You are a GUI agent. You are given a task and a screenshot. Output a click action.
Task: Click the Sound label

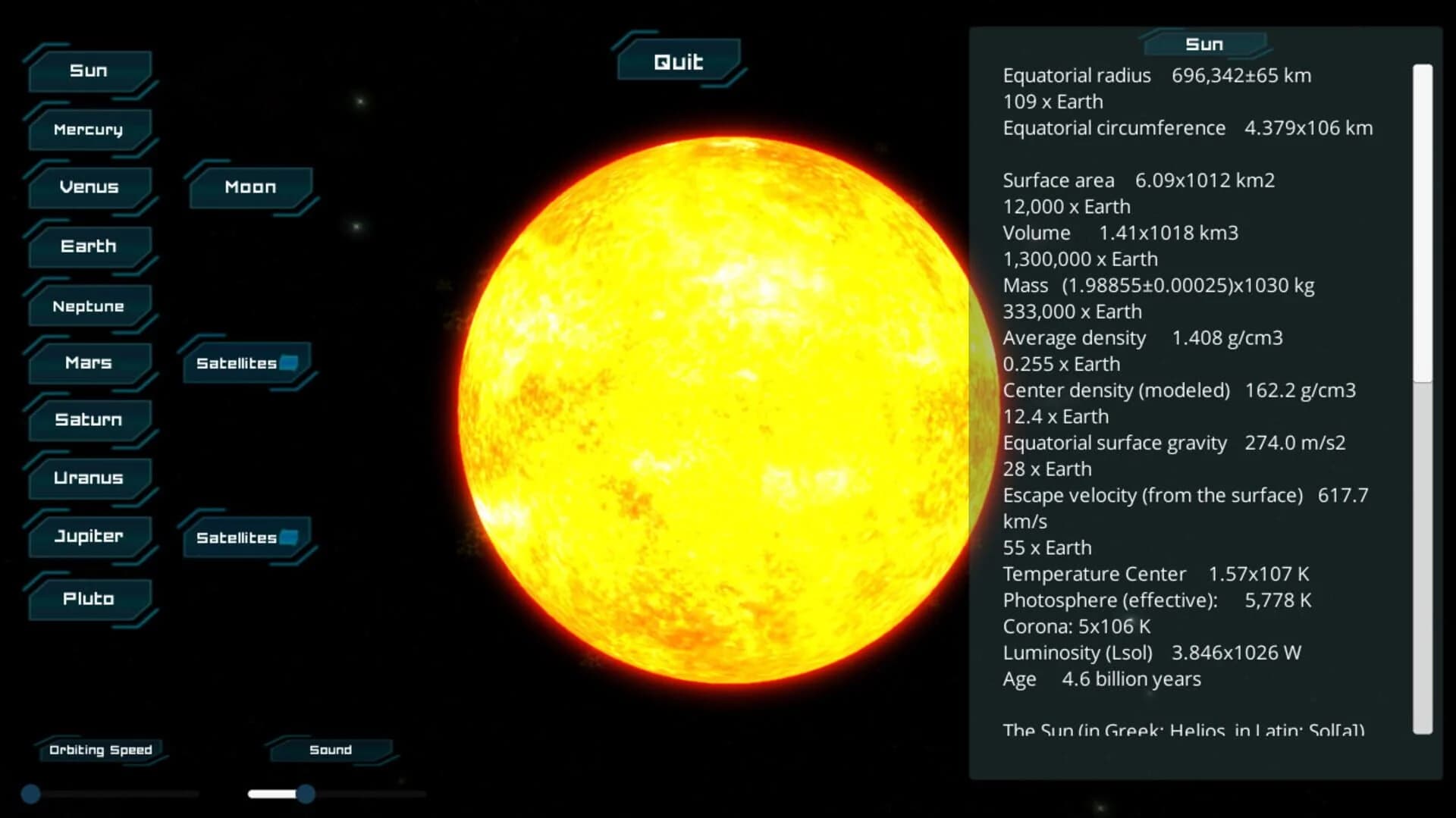click(330, 749)
